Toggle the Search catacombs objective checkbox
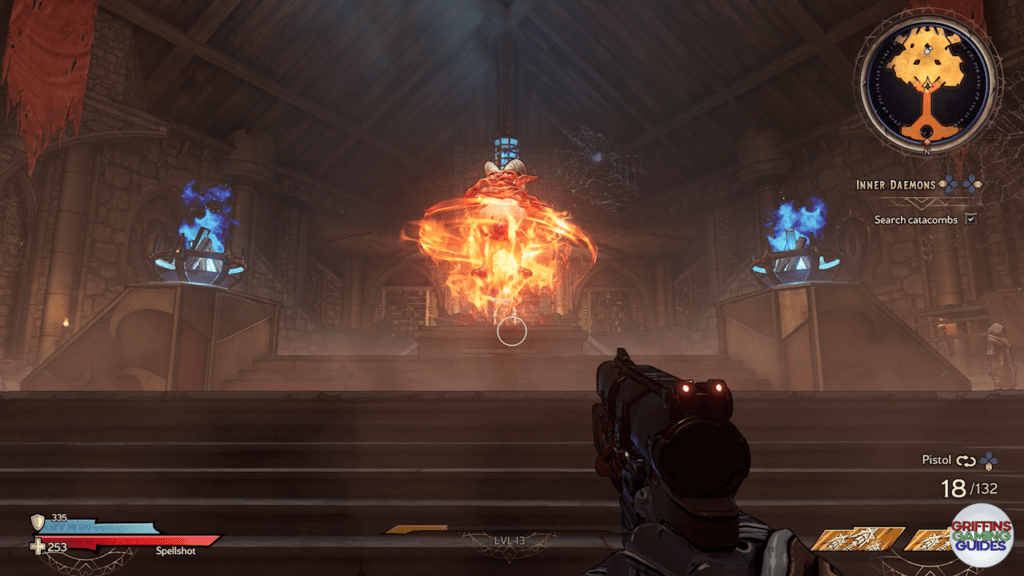This screenshot has height=576, width=1024. (969, 218)
